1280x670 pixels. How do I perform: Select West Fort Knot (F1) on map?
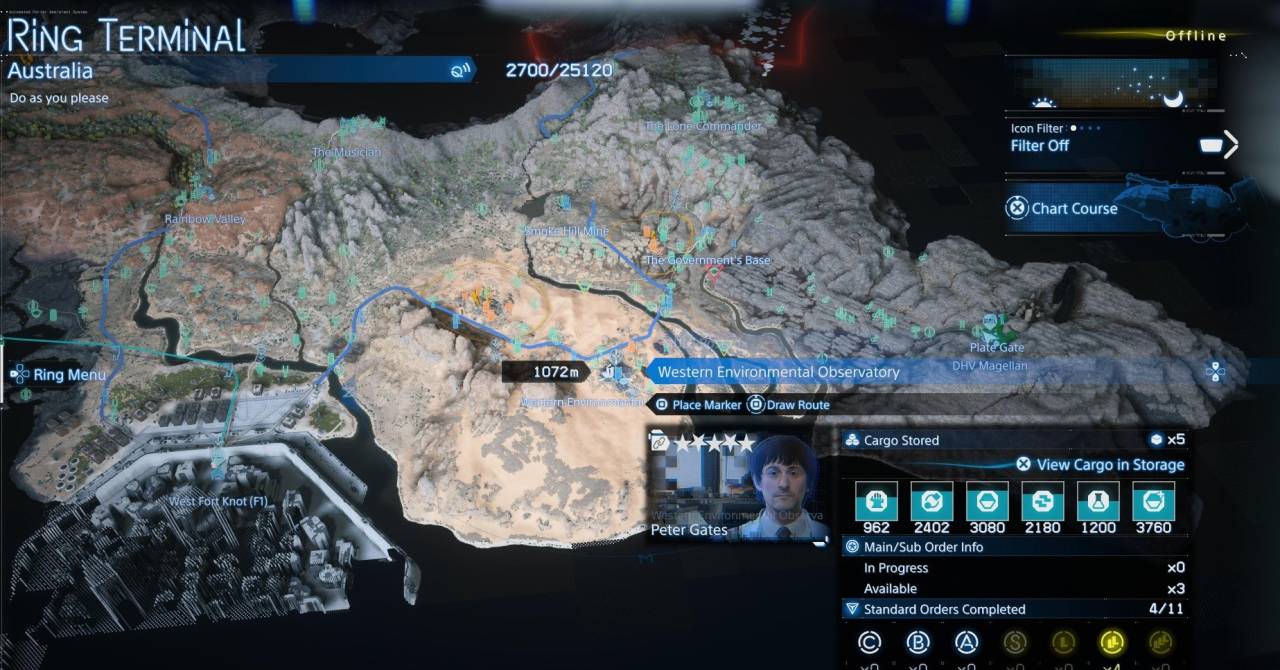click(219, 500)
